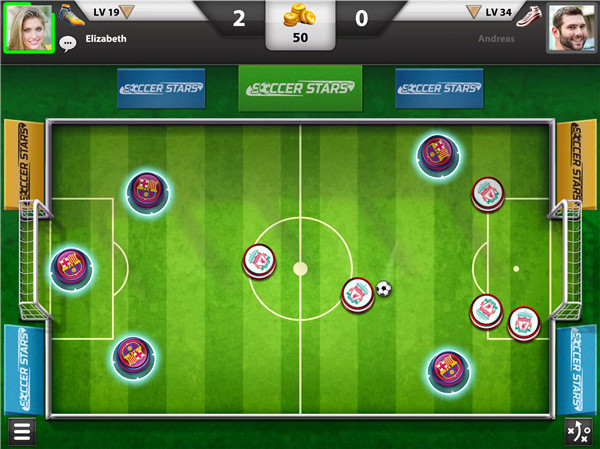View Andreas's player avatar
Screen dimensions: 600x449
coord(571,28)
